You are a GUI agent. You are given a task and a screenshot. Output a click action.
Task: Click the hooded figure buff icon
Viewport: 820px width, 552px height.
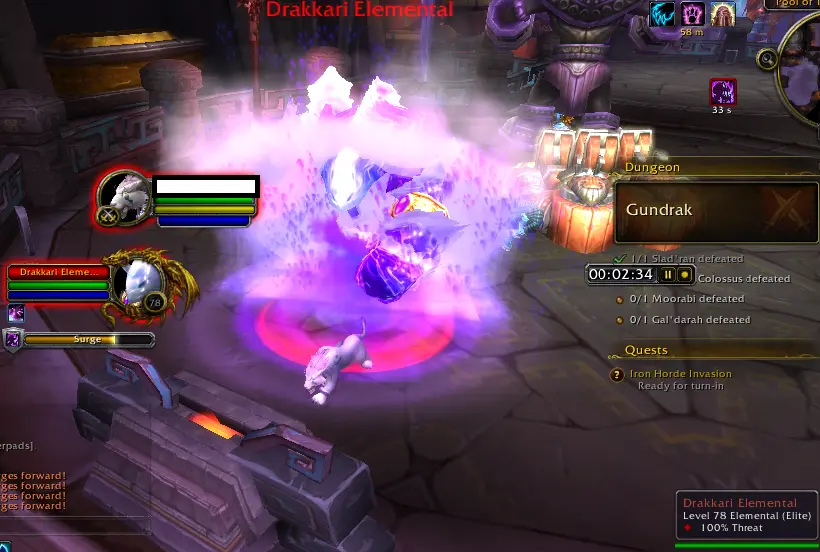pyautogui.click(x=723, y=13)
